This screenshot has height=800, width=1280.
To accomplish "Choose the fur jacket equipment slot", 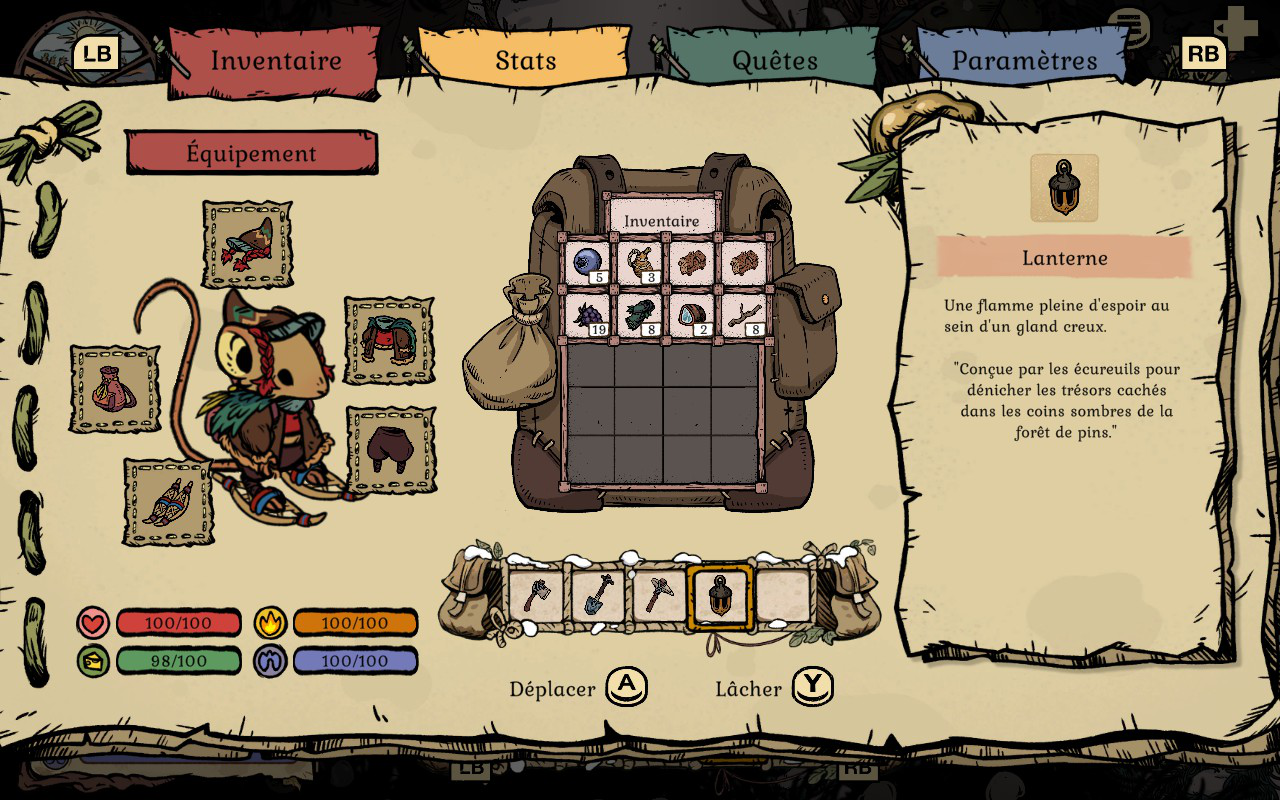I will click(389, 340).
